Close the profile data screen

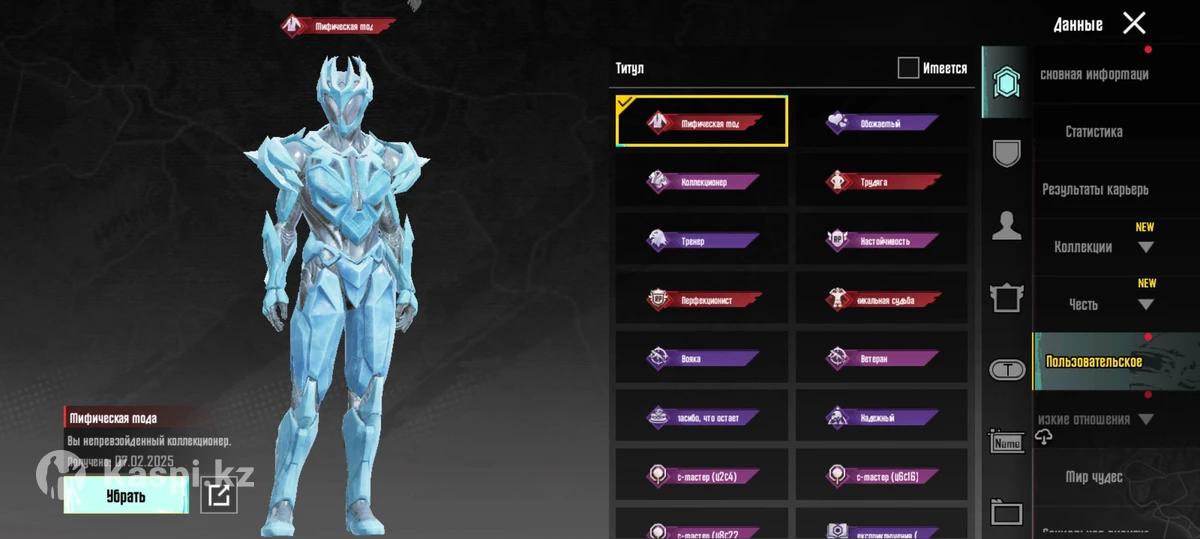tap(1133, 23)
